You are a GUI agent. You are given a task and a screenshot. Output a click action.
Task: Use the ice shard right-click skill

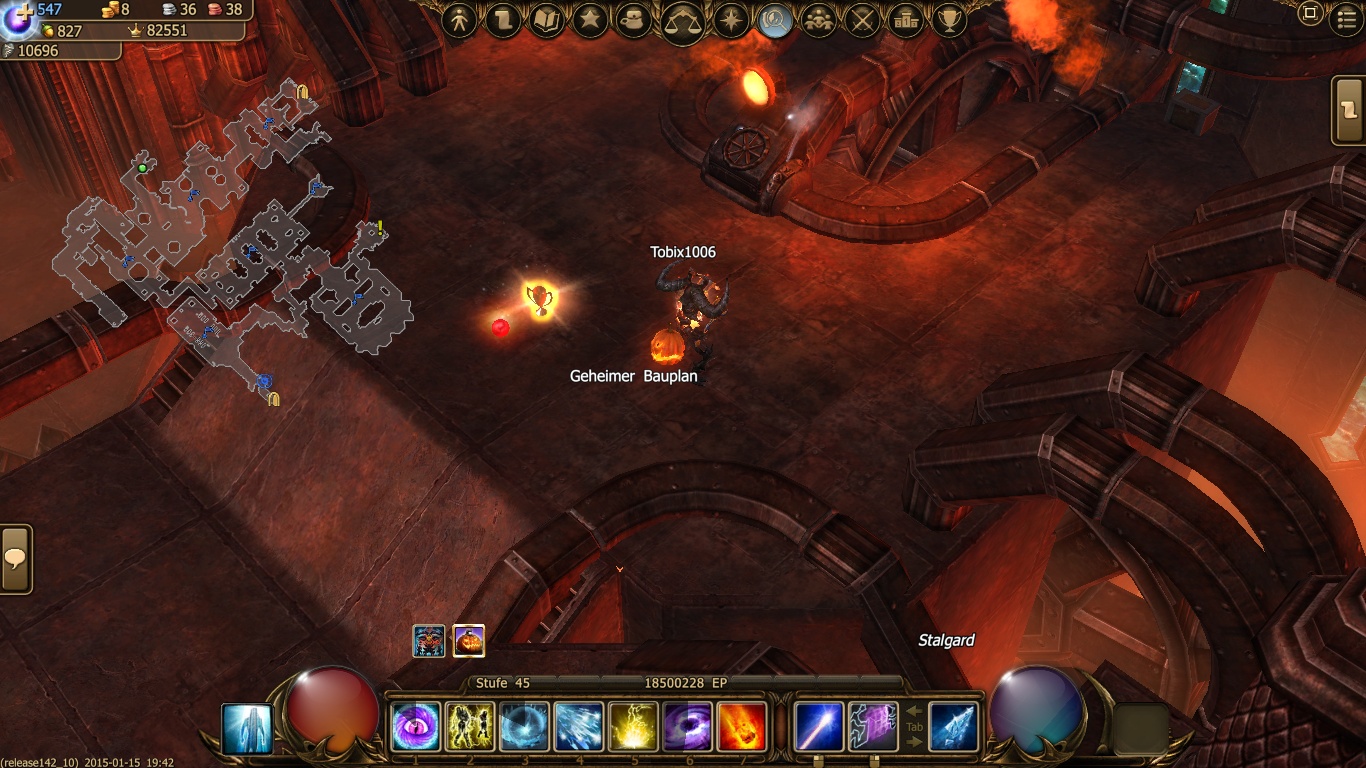pos(953,727)
